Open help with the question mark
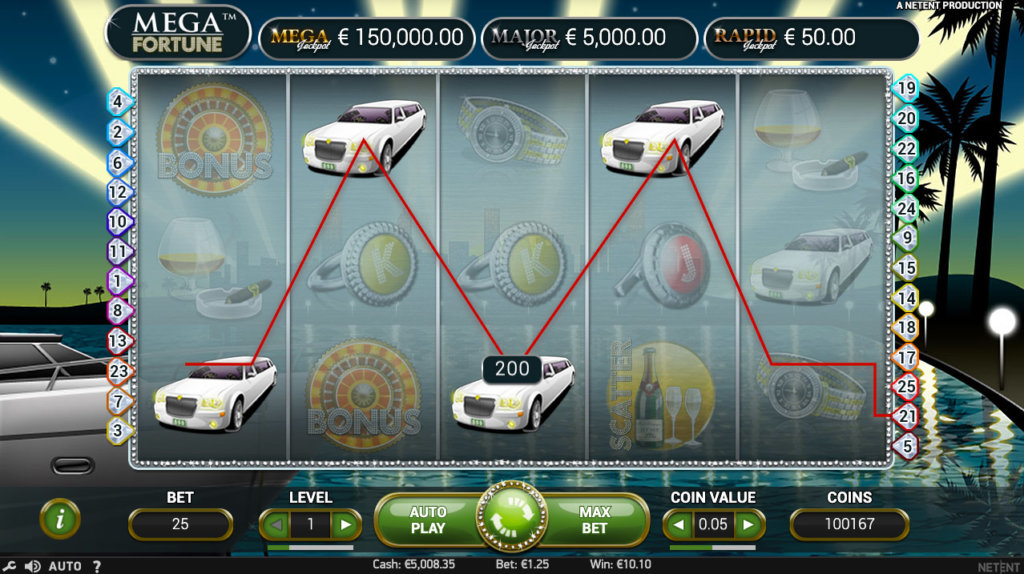Screen dimensions: 1024x574 point(97,566)
